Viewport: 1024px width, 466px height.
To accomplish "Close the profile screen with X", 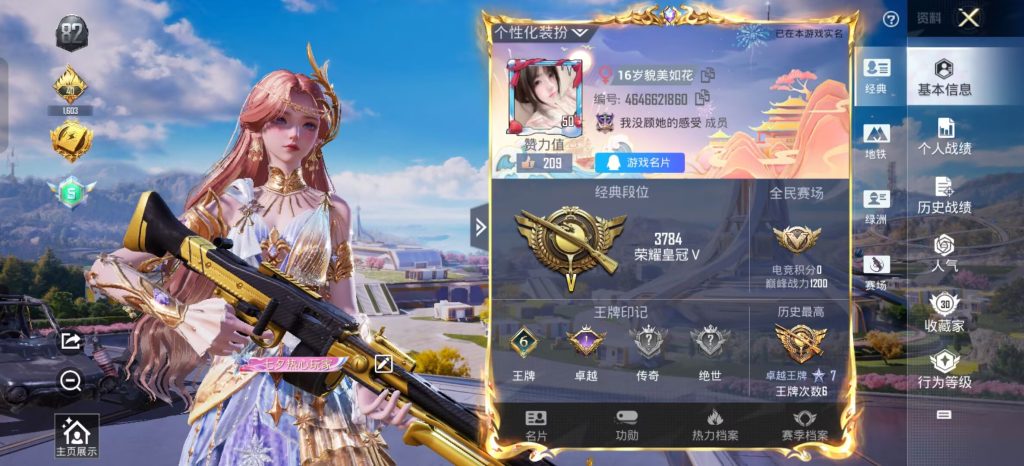I will (x=968, y=18).
